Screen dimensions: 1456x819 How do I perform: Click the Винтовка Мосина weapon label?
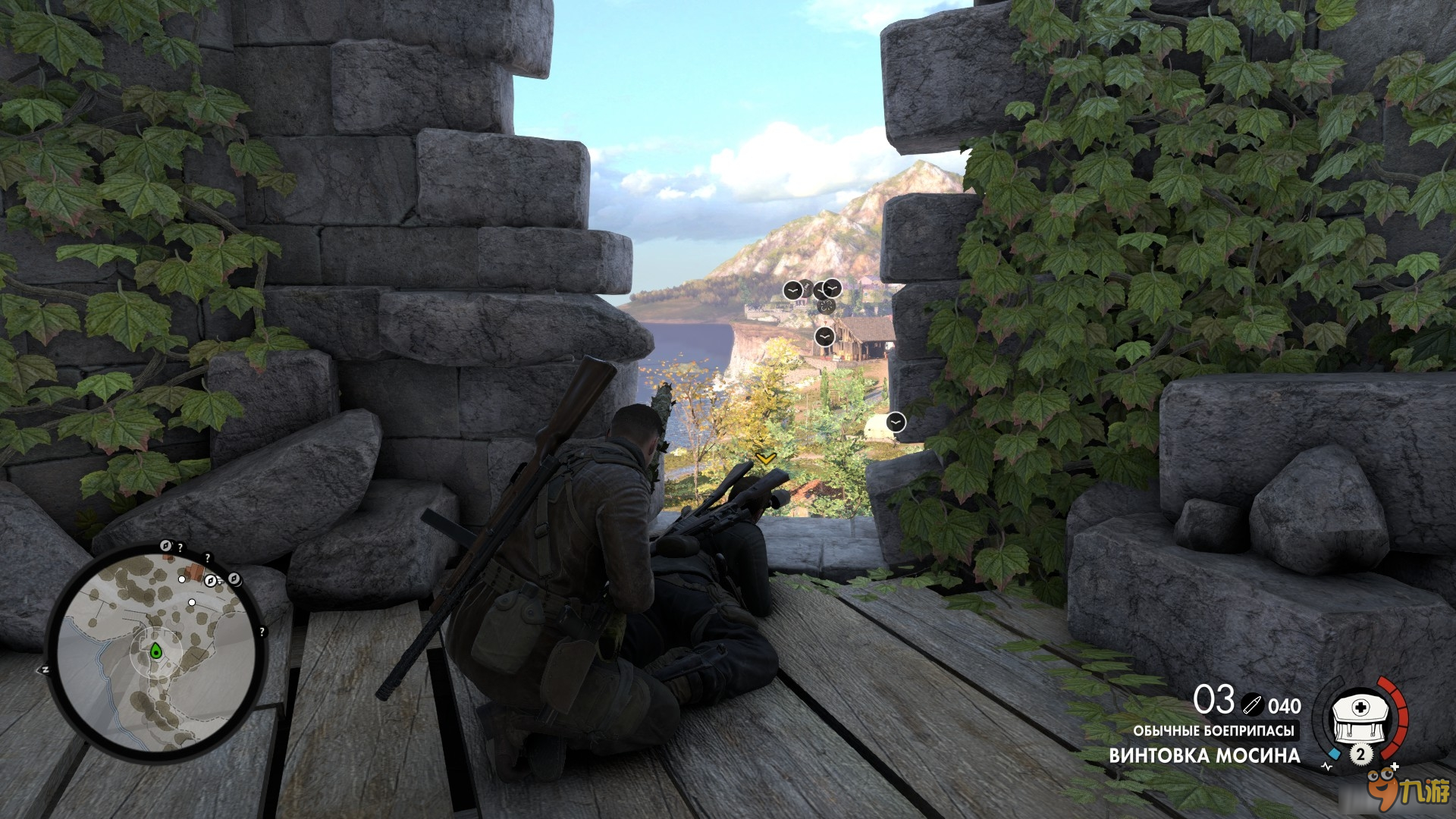[x=1204, y=755]
